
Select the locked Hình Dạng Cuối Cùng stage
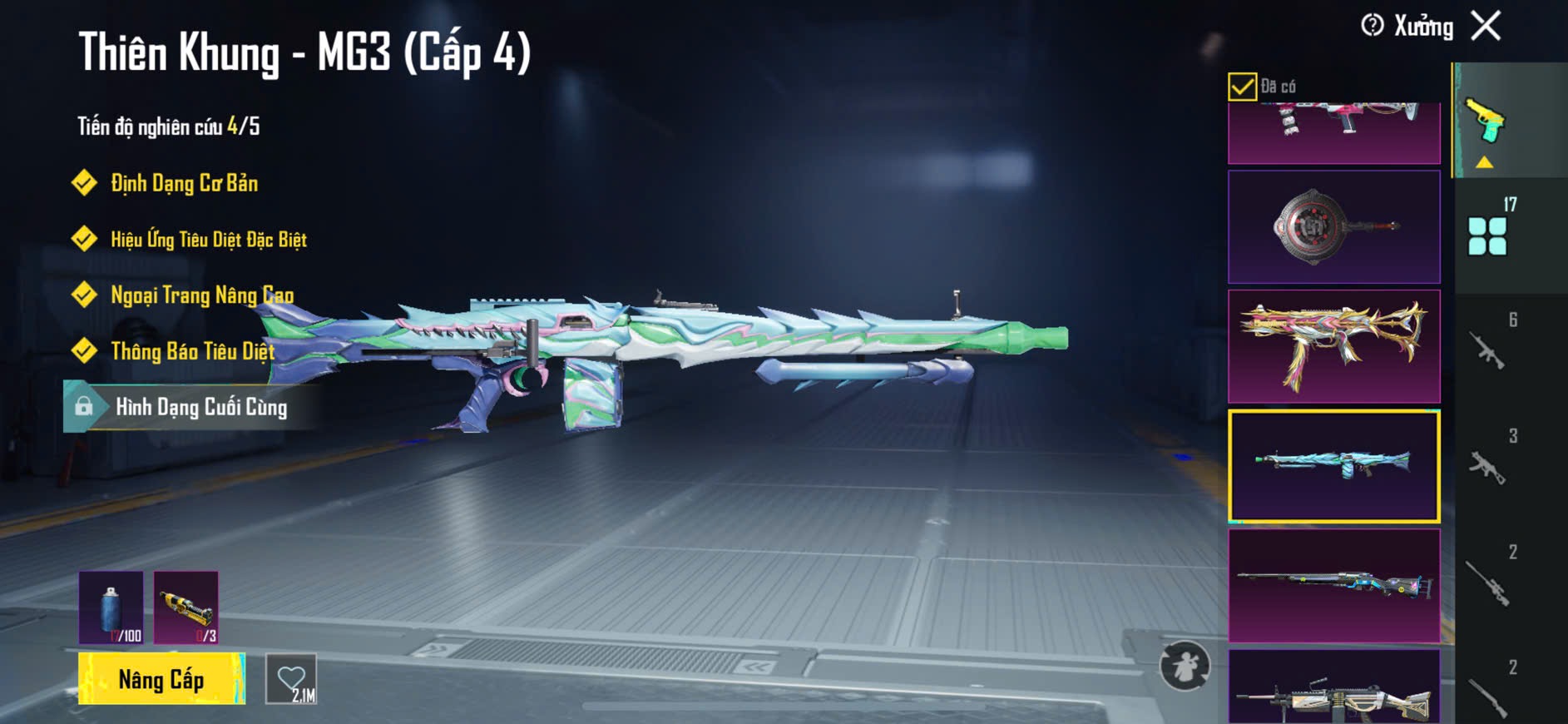point(200,407)
